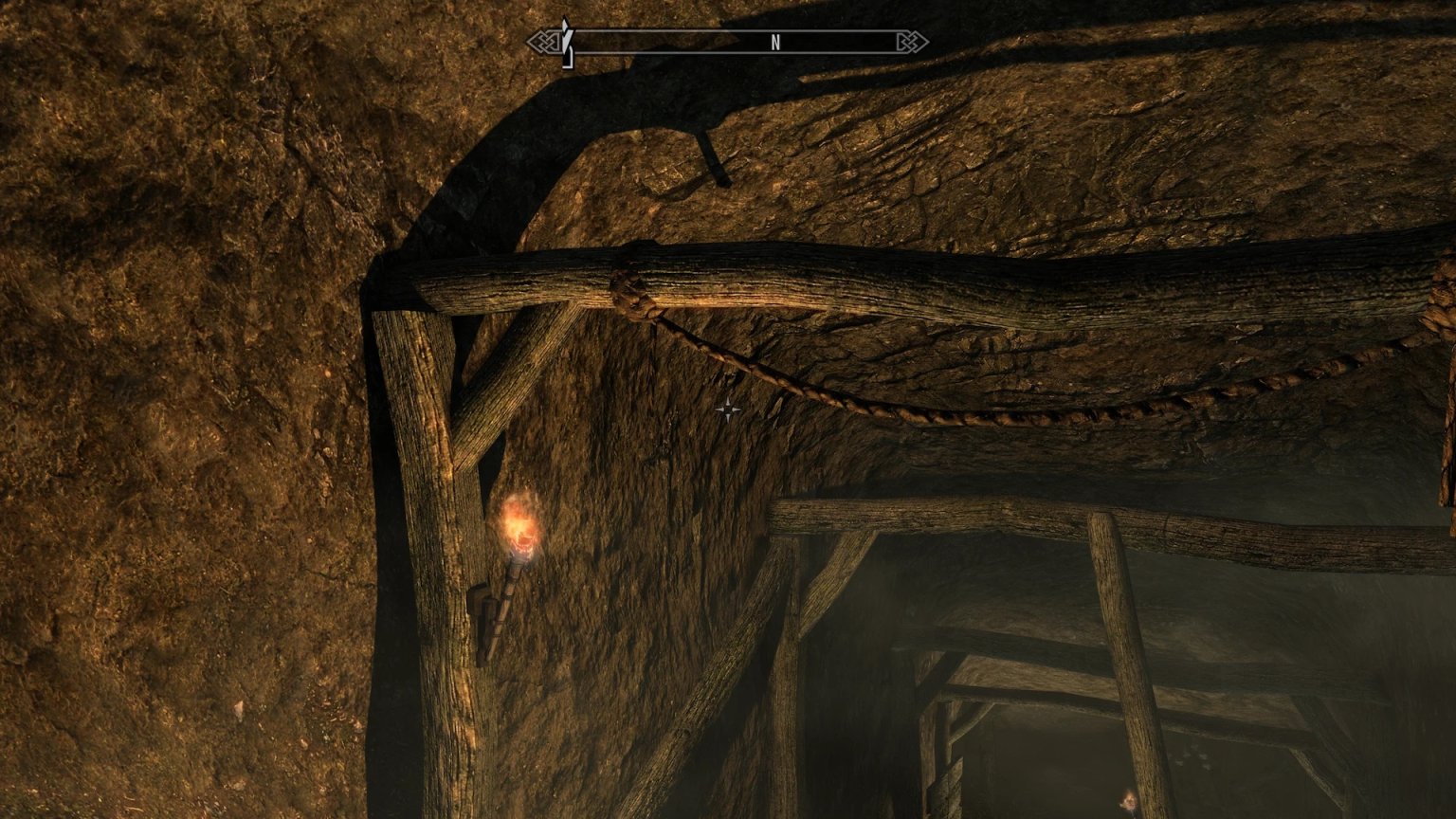1456x819 pixels.
Task: Click the N marker on the compass
Action: (775, 42)
